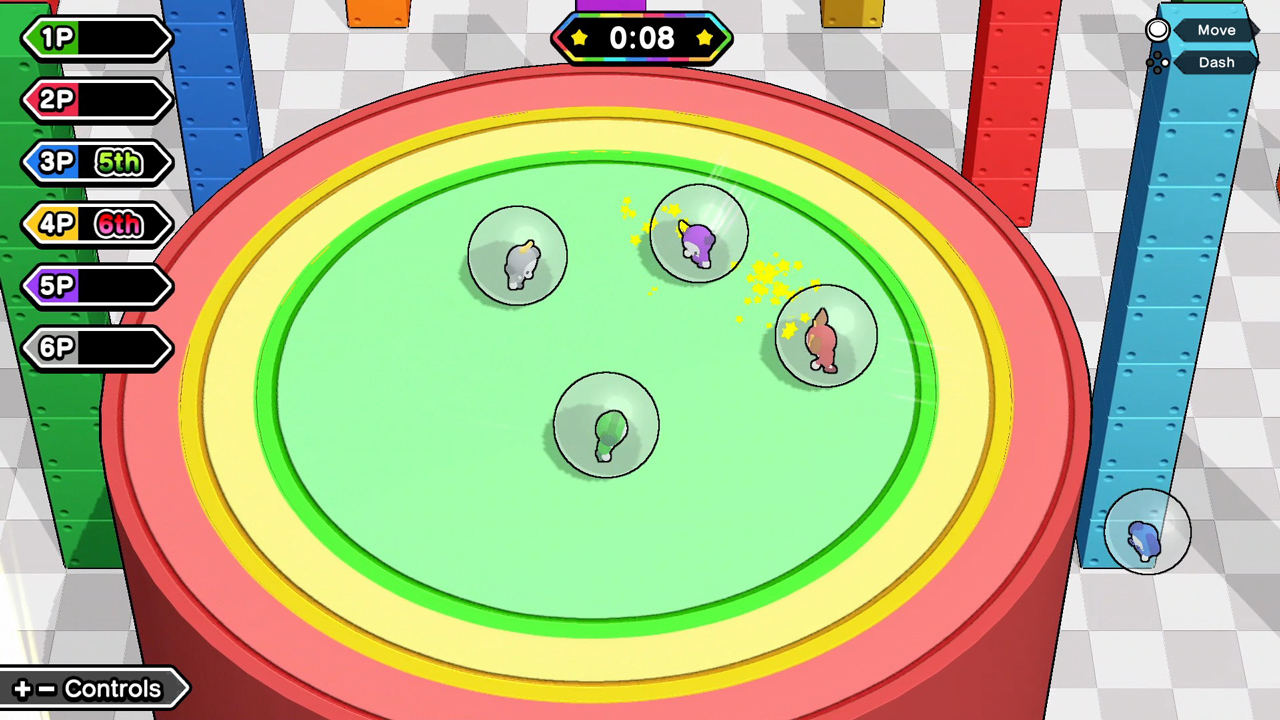Open the Controls banner at the bottom left

(x=95, y=688)
